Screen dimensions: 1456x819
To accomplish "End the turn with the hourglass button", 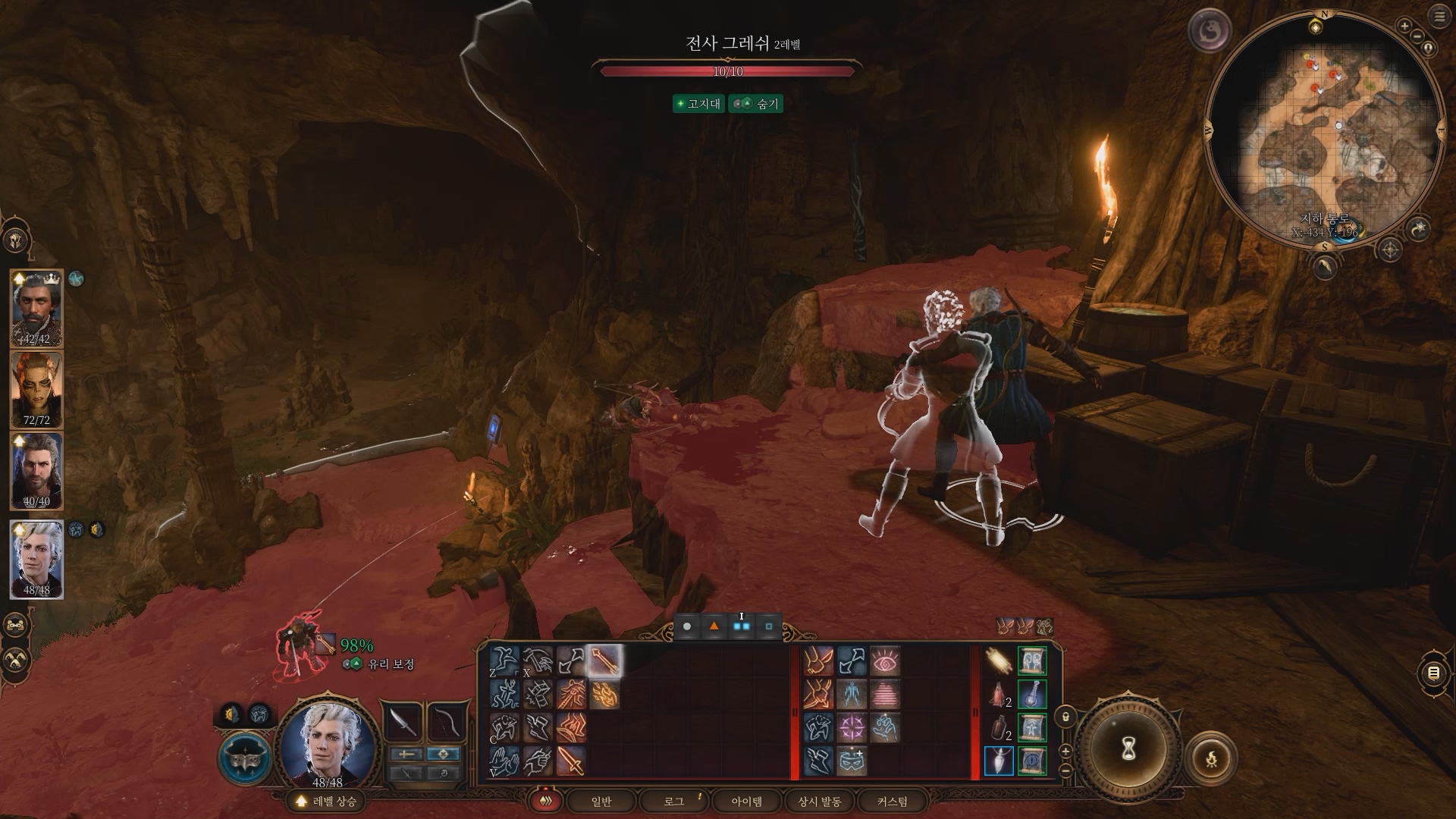I will [1128, 748].
